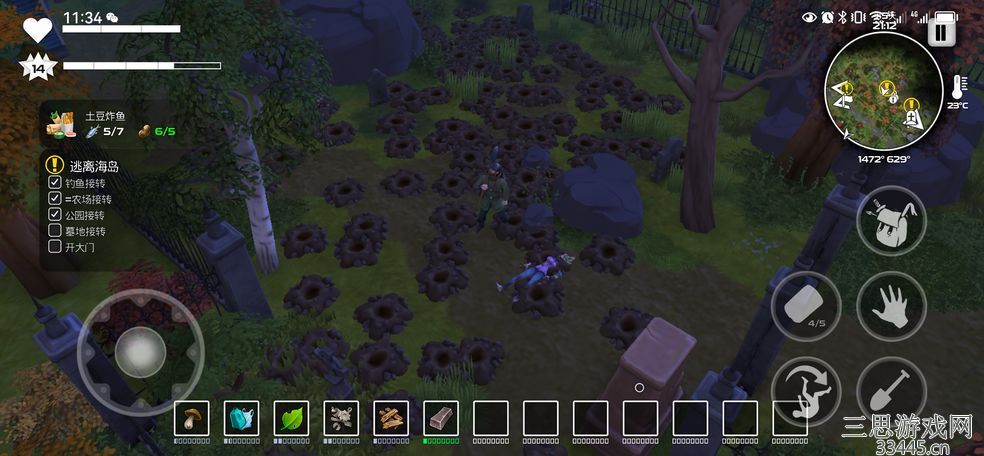This screenshot has width=984, height=456.
Task: Use the shovel dig button
Action: click(x=891, y=391)
